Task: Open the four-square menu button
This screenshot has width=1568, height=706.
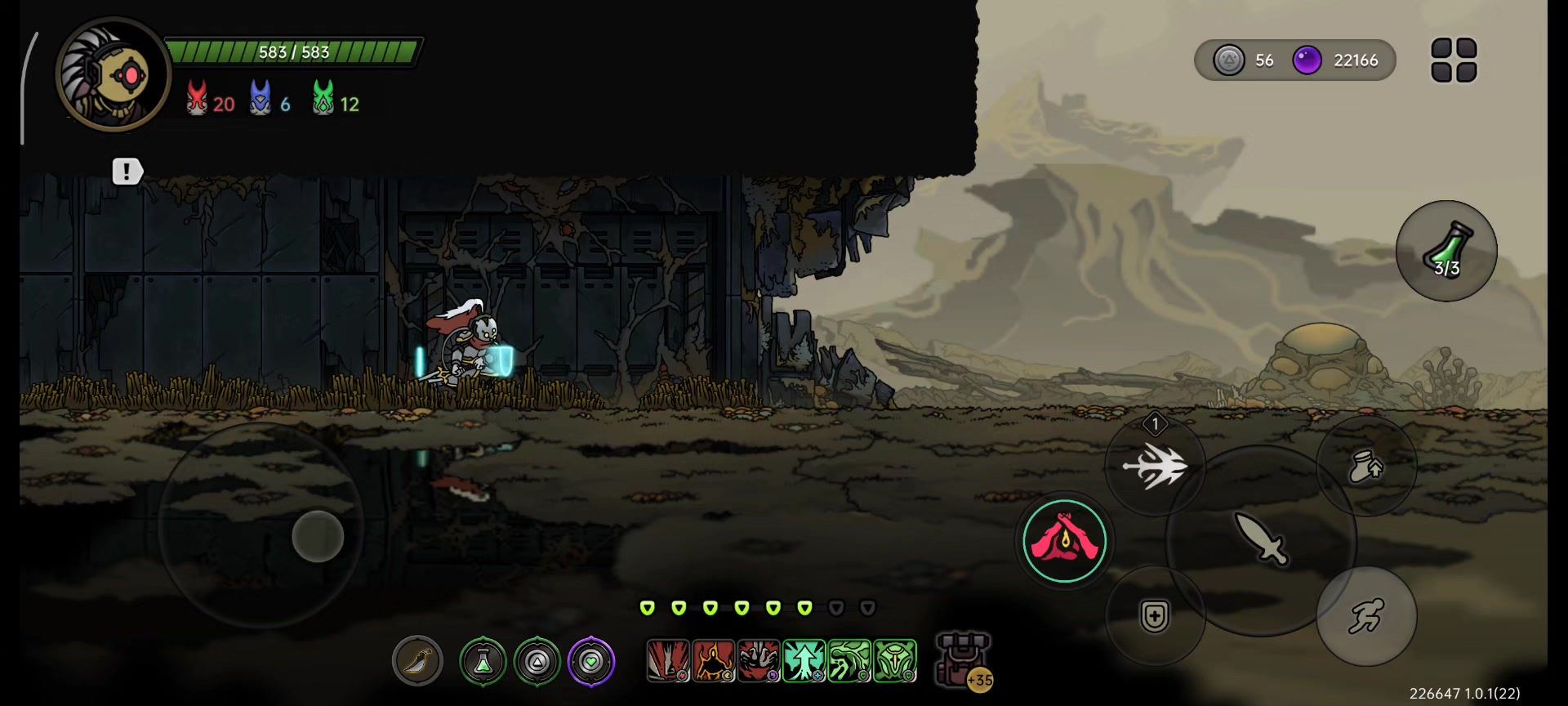Action: pyautogui.click(x=1454, y=60)
